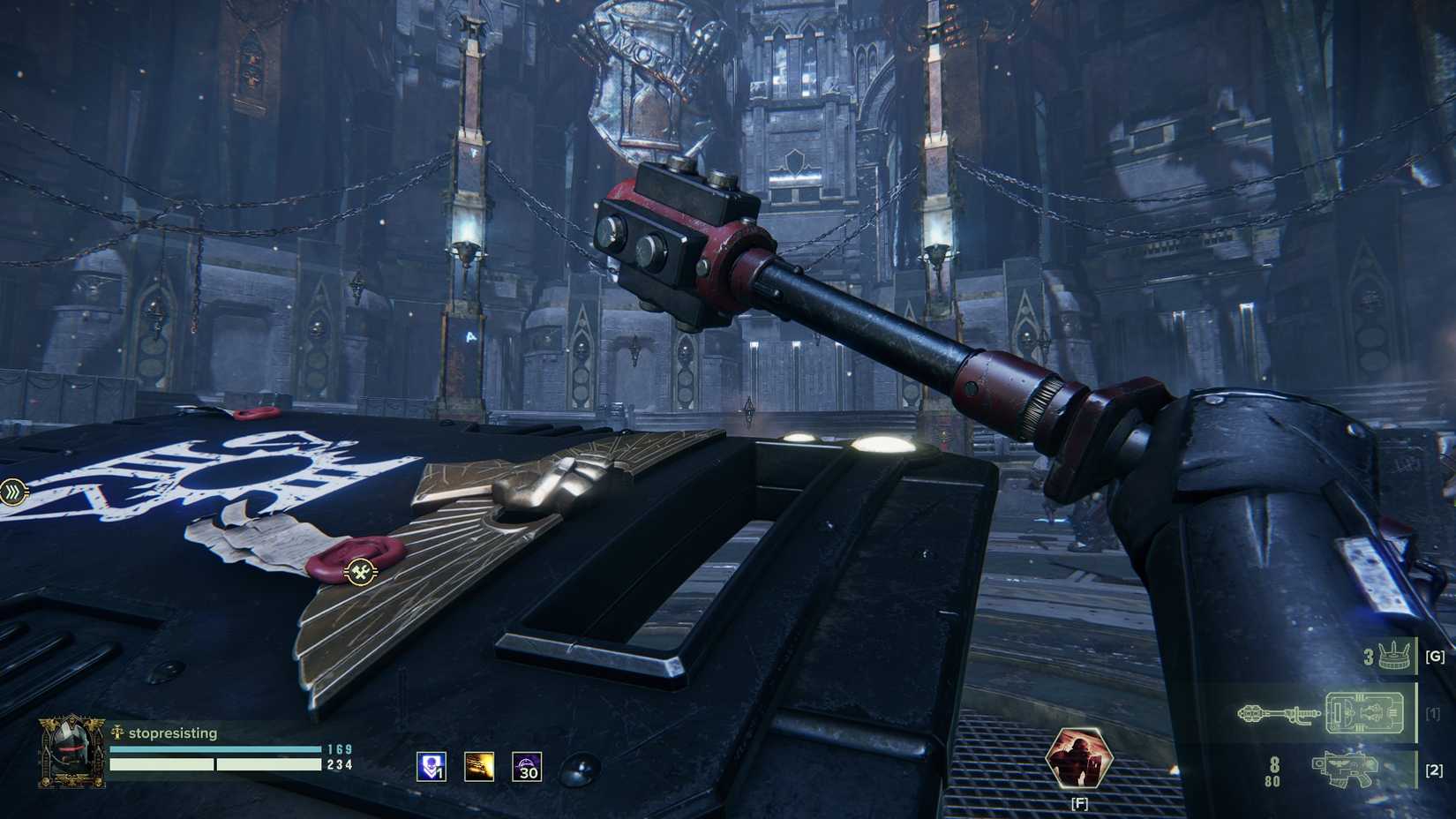Click the helmeted player portrait frame
Screen dimensions: 1456x819
69,751
